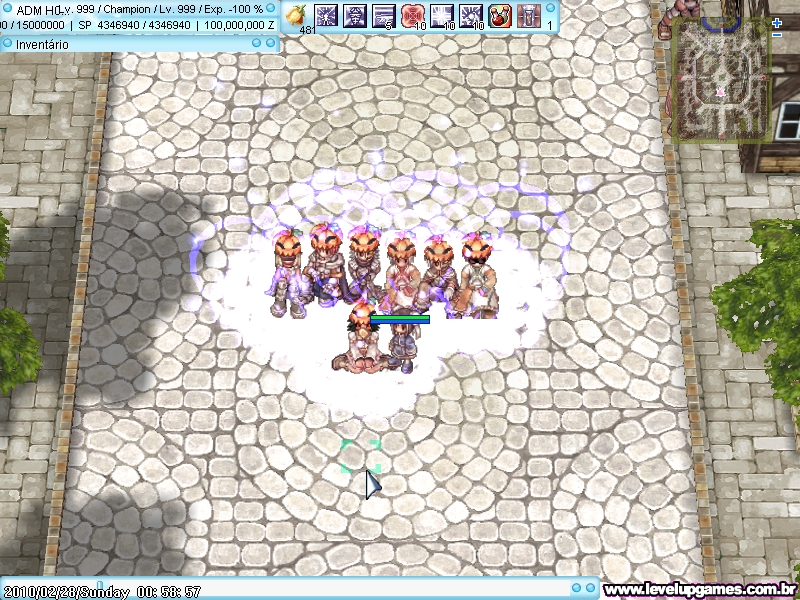Viewport: 800px width, 600px height.
Task: Use the red potion bottle item
Action: pyautogui.click(x=500, y=15)
